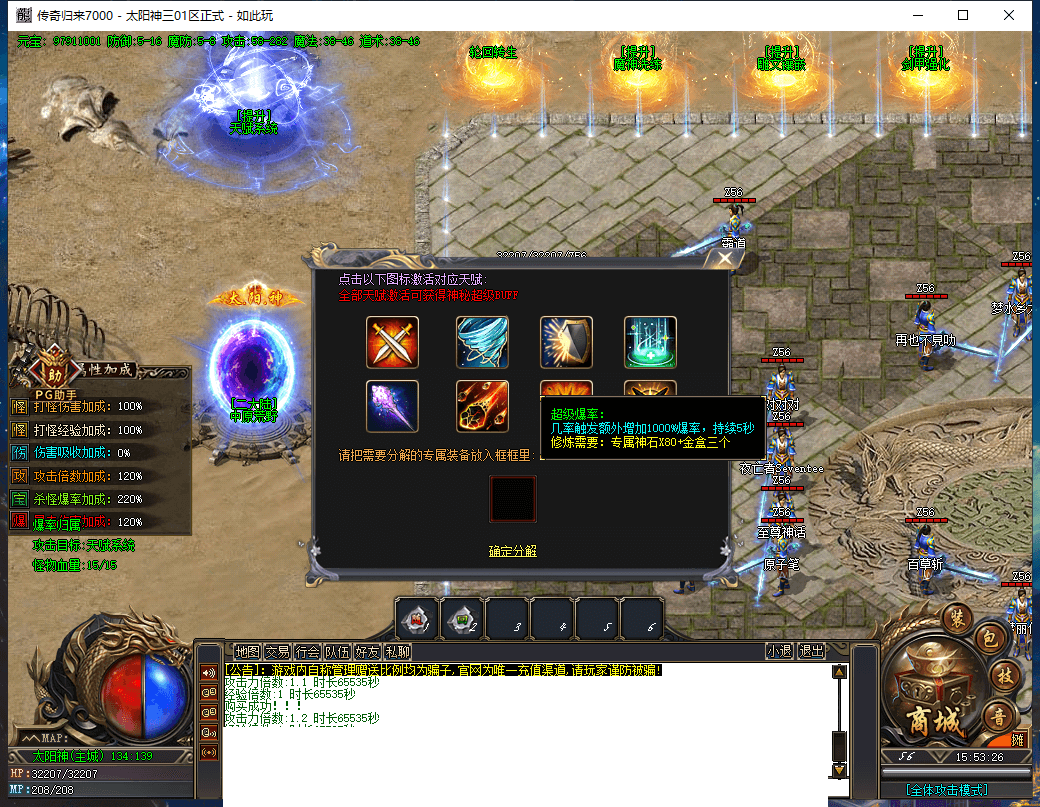1040x807 pixels.
Task: Close the talent activation dialog
Action: tap(725, 260)
